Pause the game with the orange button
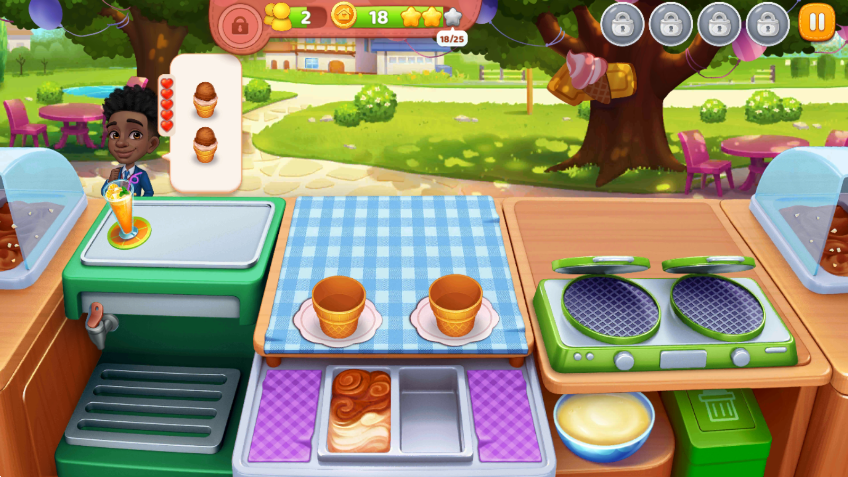This screenshot has width=848, height=477. pyautogui.click(x=816, y=21)
